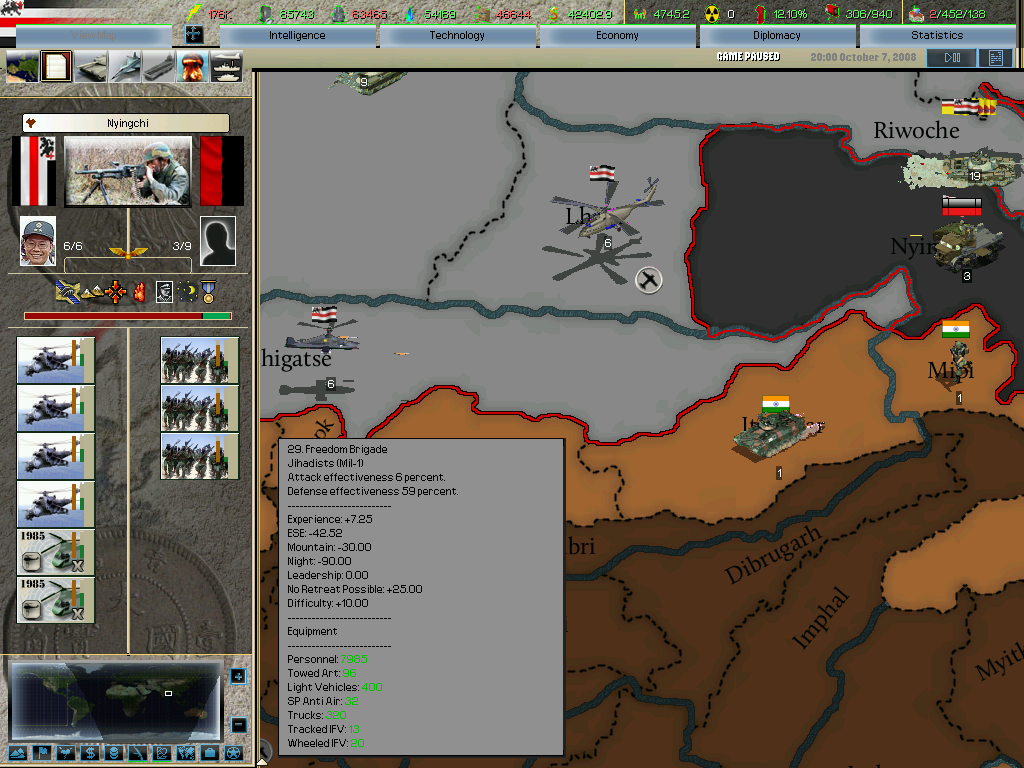Open the message log list button
The height and width of the screenshot is (768, 1024).
point(995,58)
